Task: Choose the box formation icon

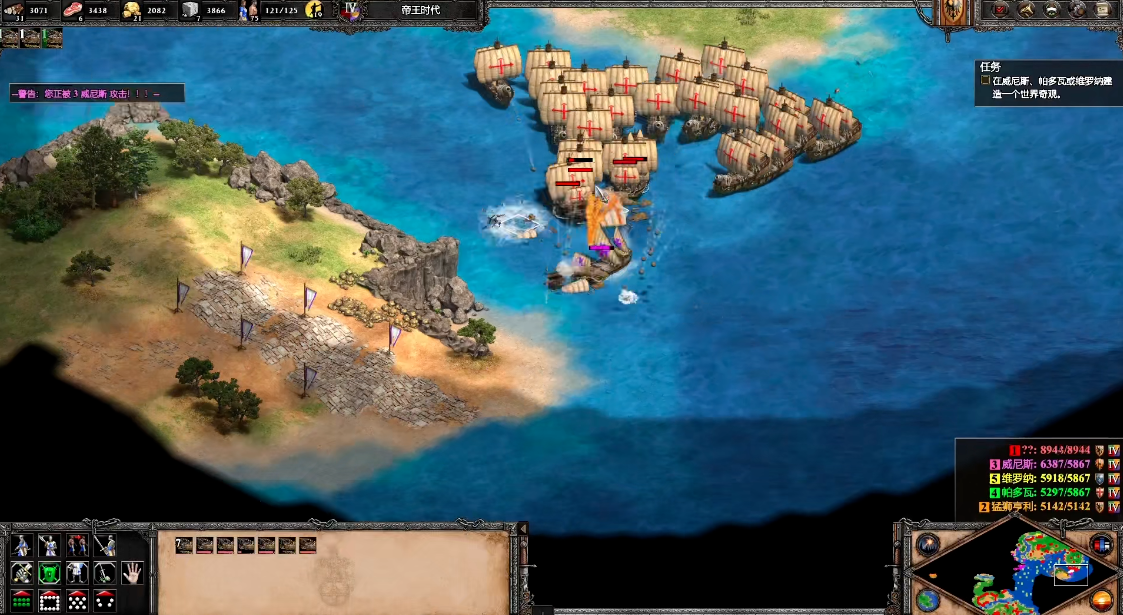Action: pos(49,600)
